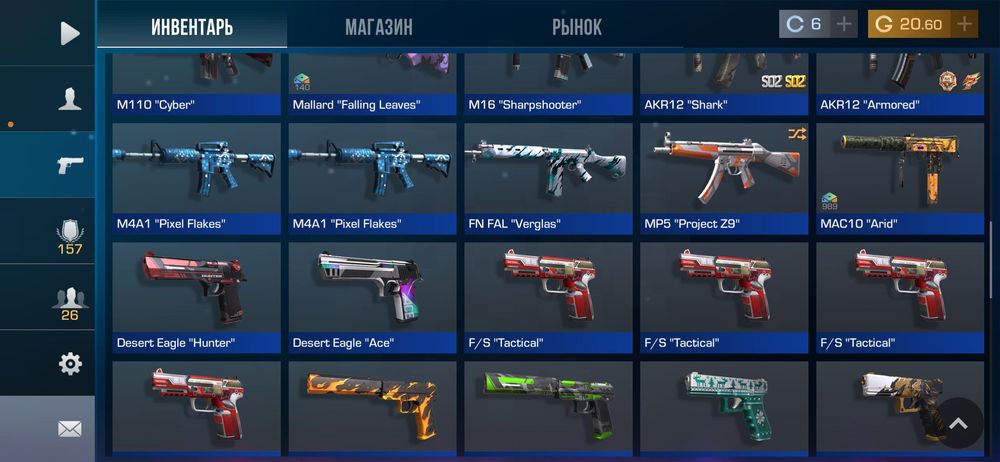Tap the play arrow button

pos(69,33)
